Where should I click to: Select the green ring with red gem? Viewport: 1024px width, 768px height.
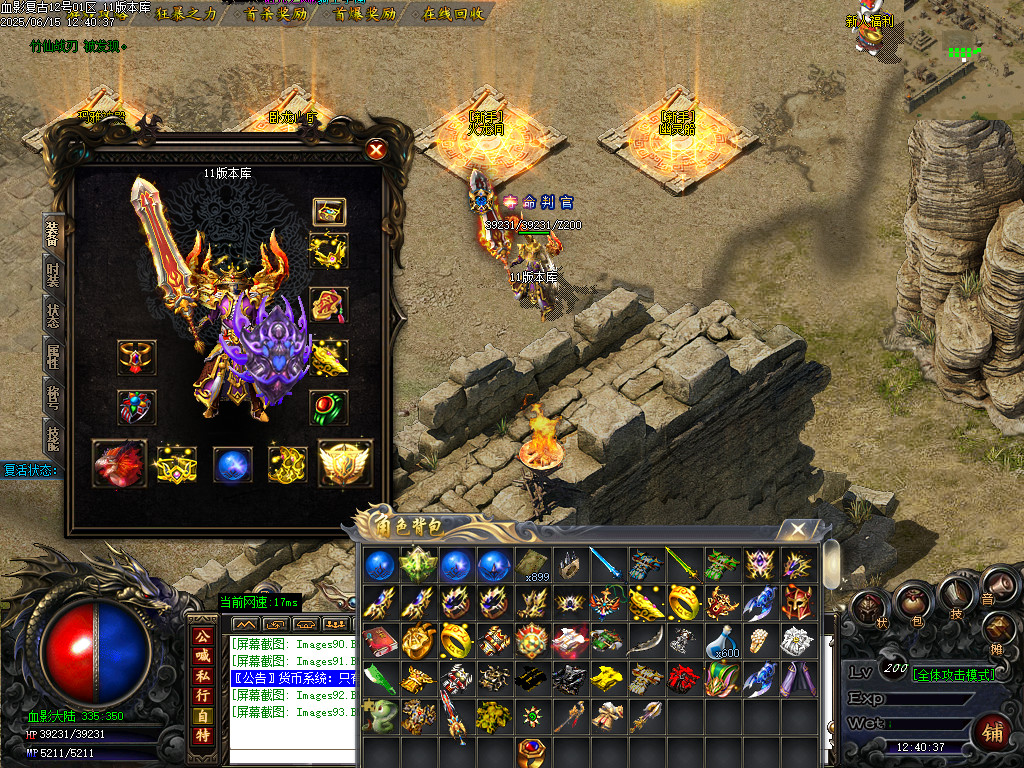[329, 408]
